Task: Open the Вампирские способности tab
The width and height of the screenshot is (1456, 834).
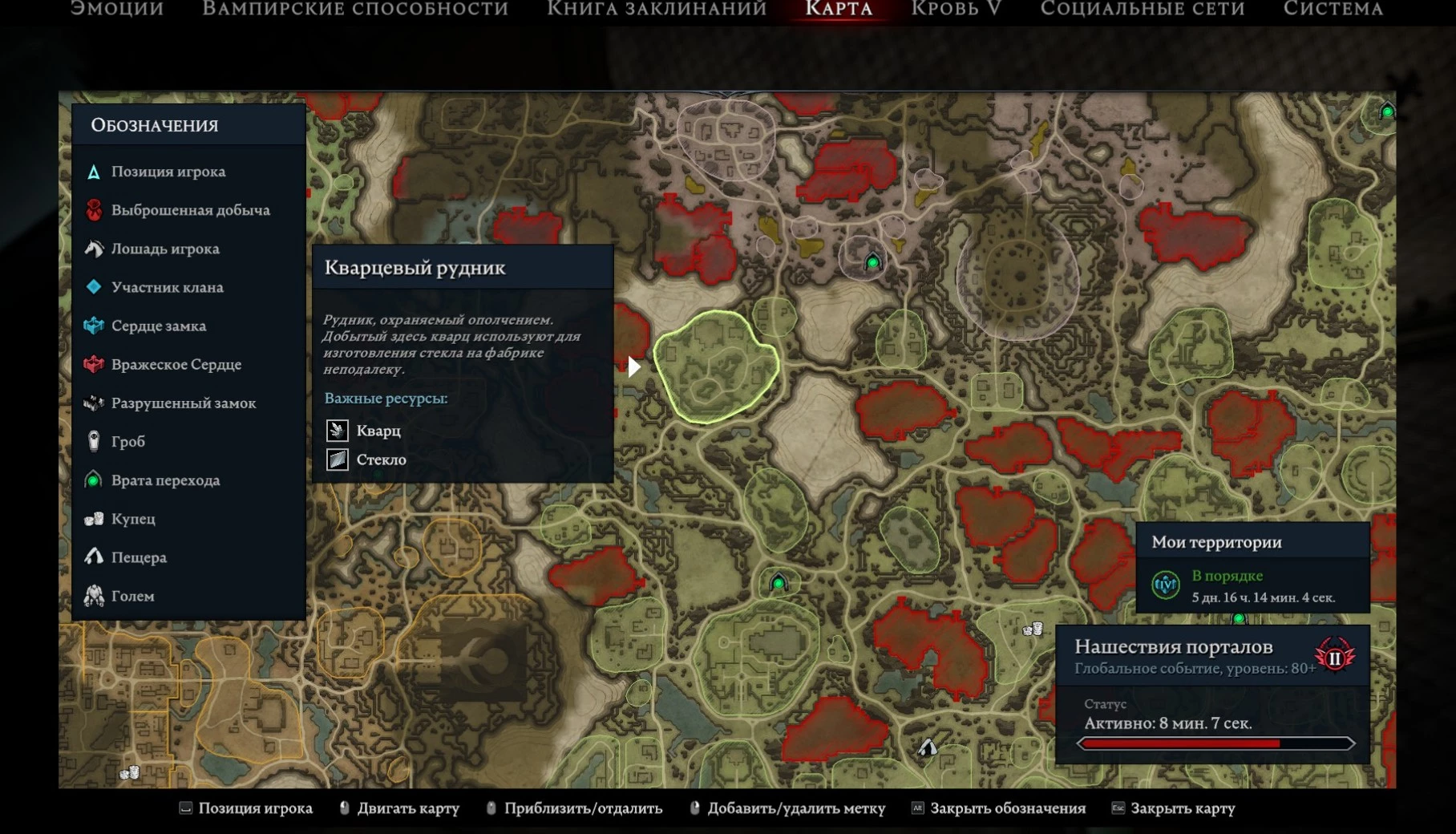Action: [x=355, y=9]
